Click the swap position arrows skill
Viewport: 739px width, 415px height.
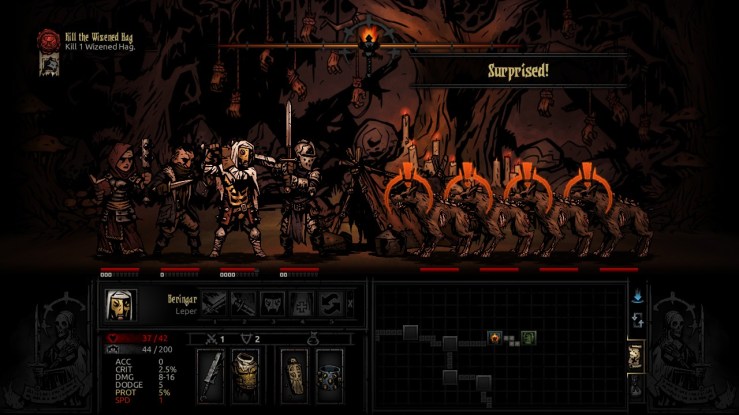click(x=330, y=303)
